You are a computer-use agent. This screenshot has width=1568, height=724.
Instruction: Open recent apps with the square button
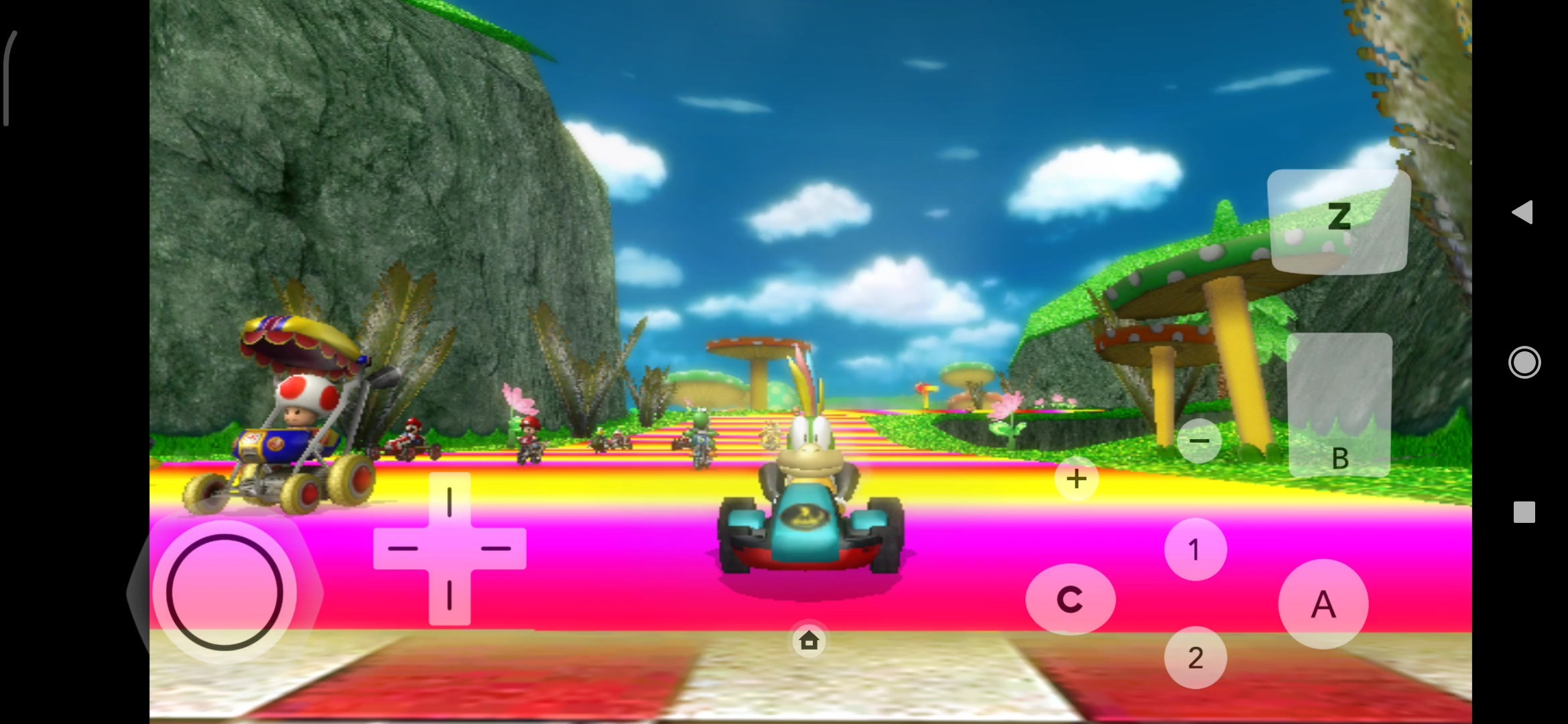(x=1524, y=511)
